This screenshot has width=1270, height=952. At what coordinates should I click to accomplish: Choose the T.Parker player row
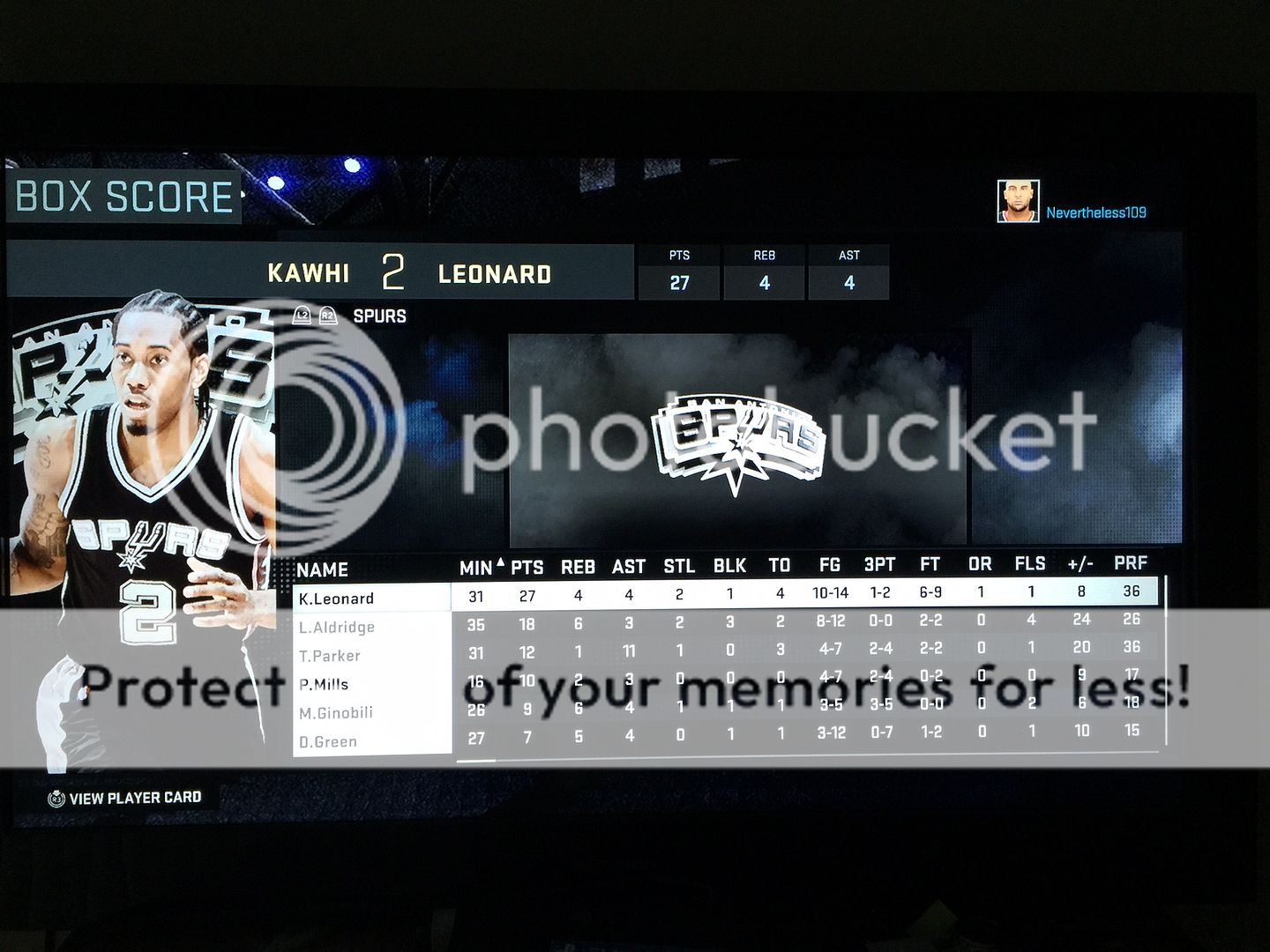pyautogui.click(x=330, y=656)
